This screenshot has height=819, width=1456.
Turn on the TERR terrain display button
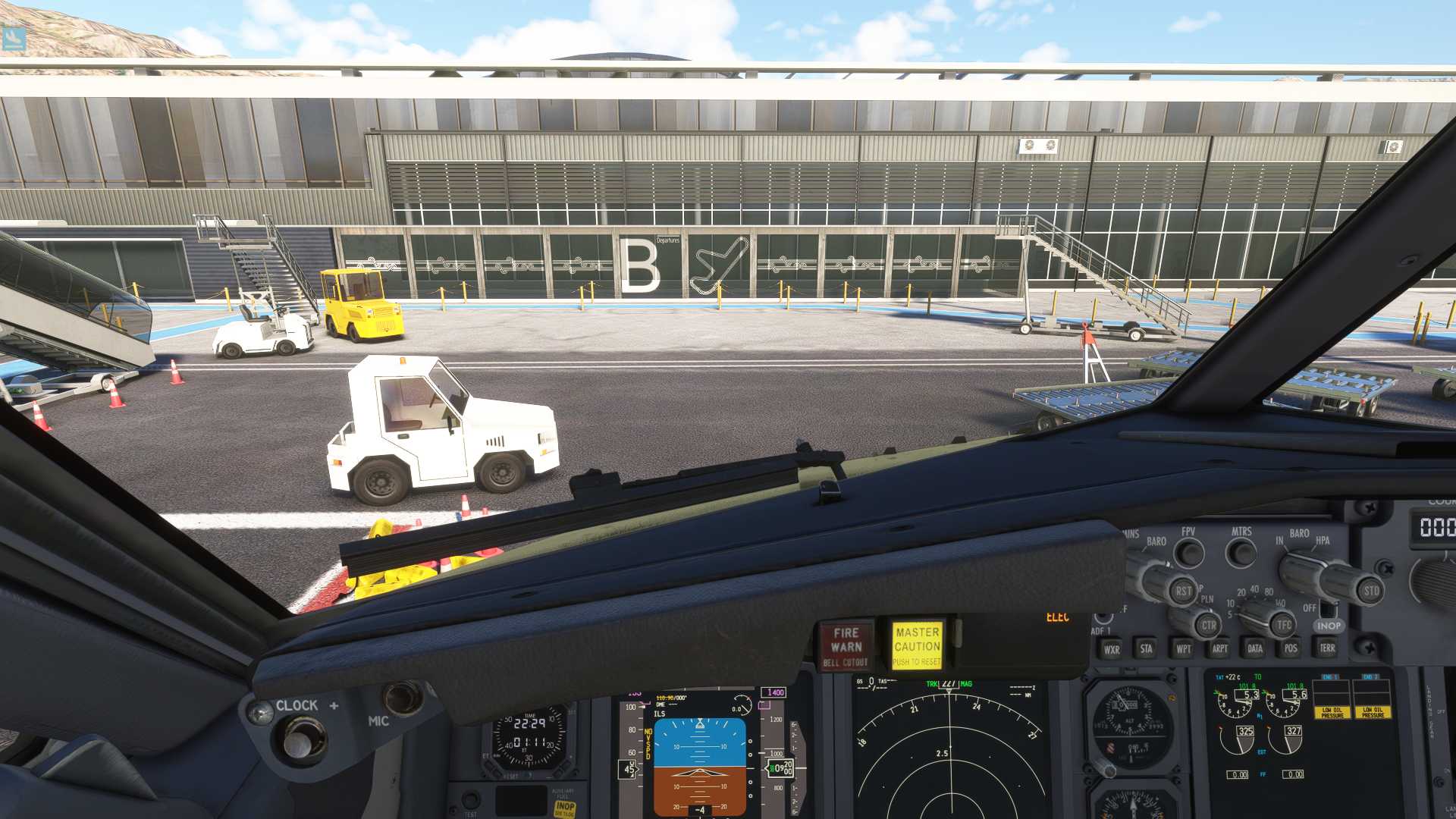[x=1327, y=649]
